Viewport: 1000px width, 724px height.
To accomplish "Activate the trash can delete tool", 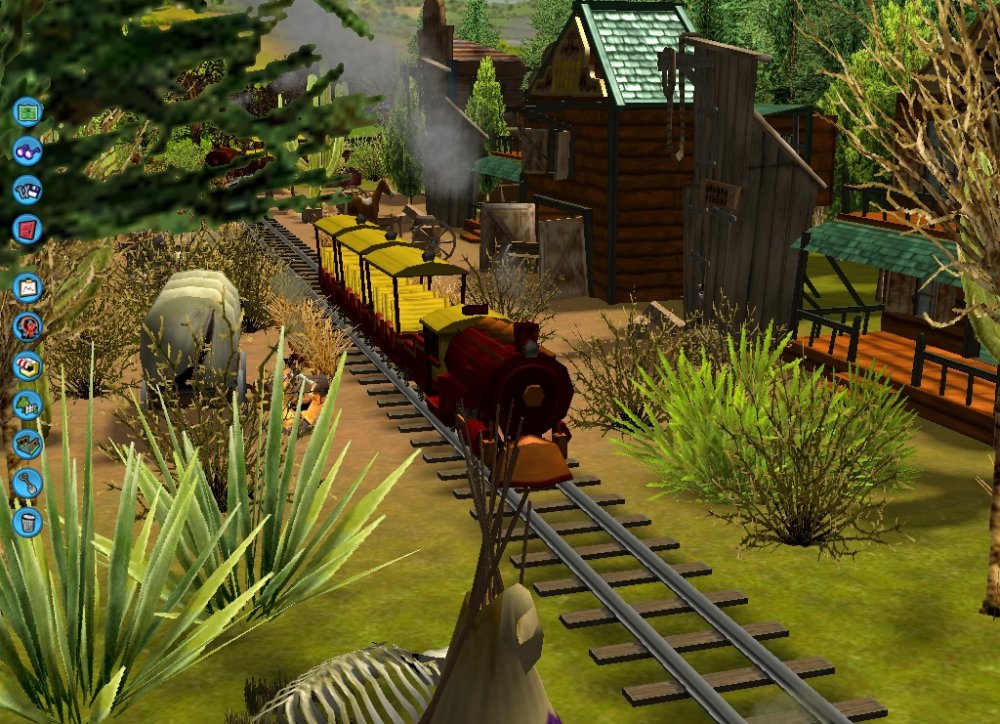I will 28,522.
